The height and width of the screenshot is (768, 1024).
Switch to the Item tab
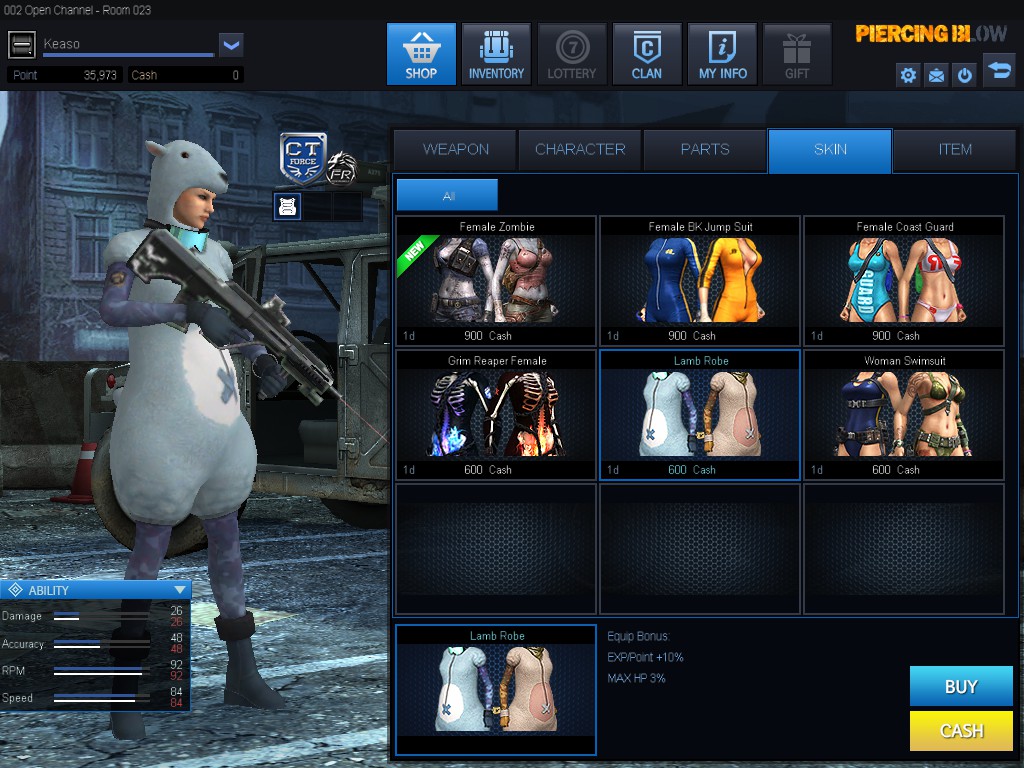(x=954, y=150)
